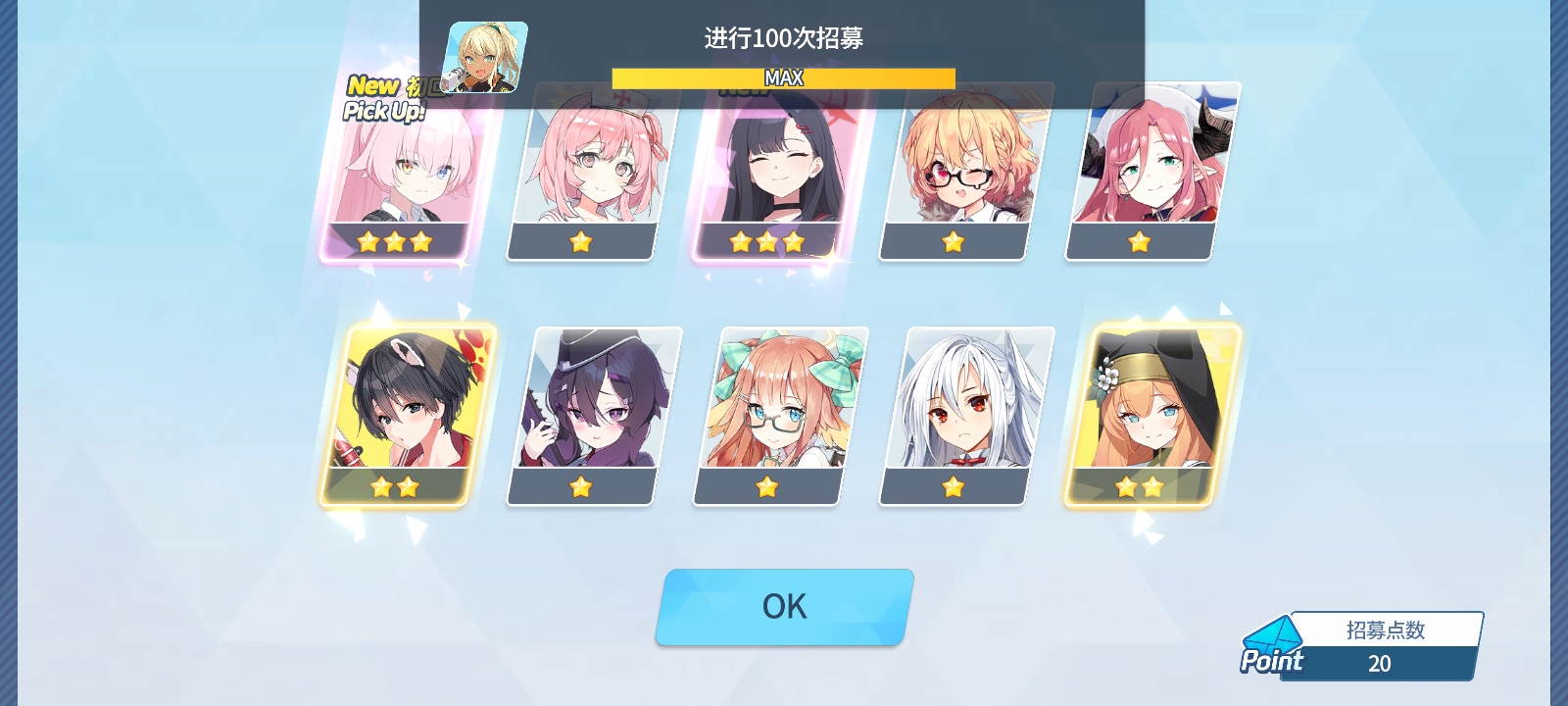The height and width of the screenshot is (706, 1568).
Task: Click the yellow MAX progress bar
Action: click(782, 76)
